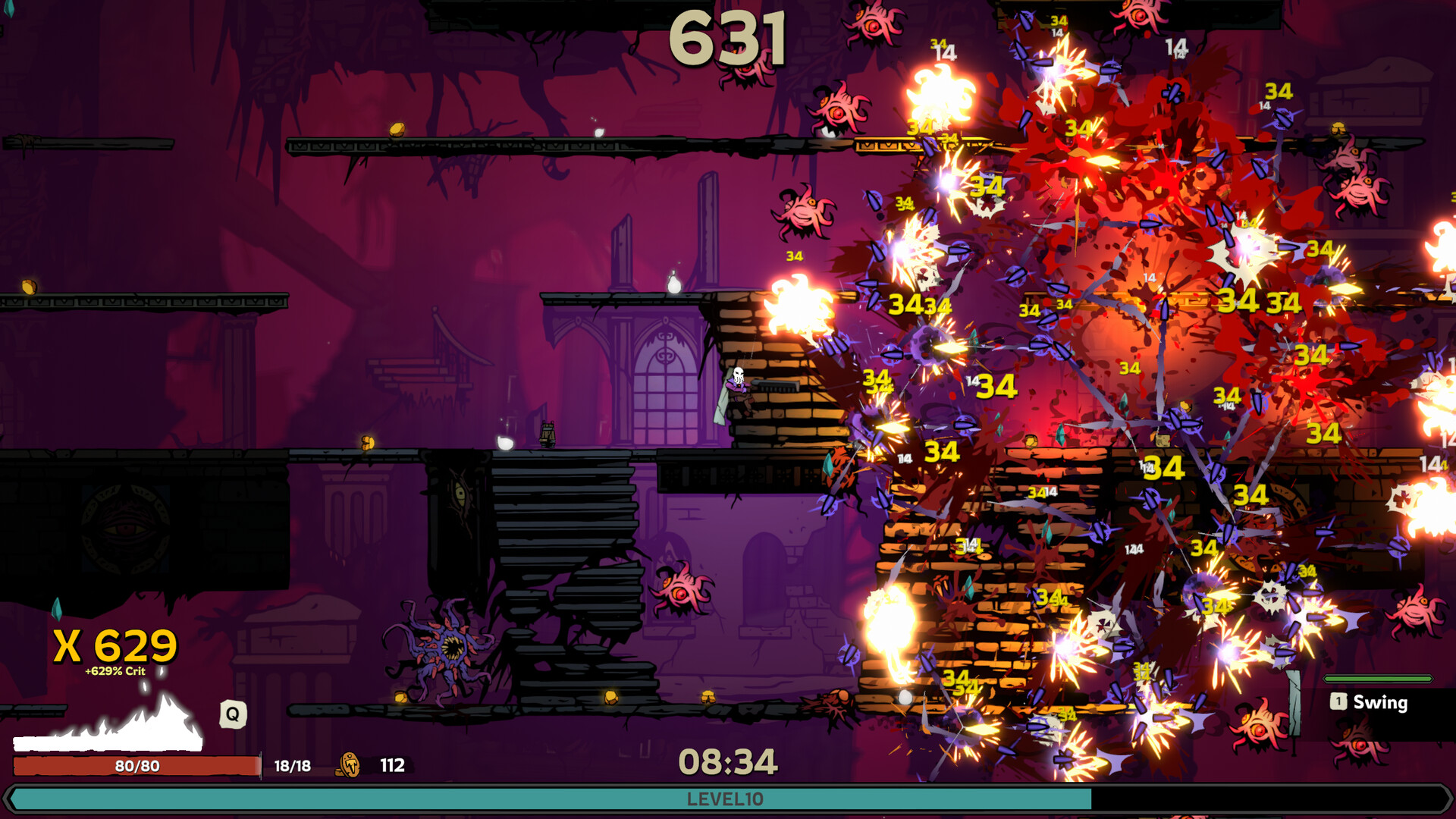Viewport: 1456px width, 819px height.
Task: Click the red 80/80 health bar
Action: click(136, 766)
